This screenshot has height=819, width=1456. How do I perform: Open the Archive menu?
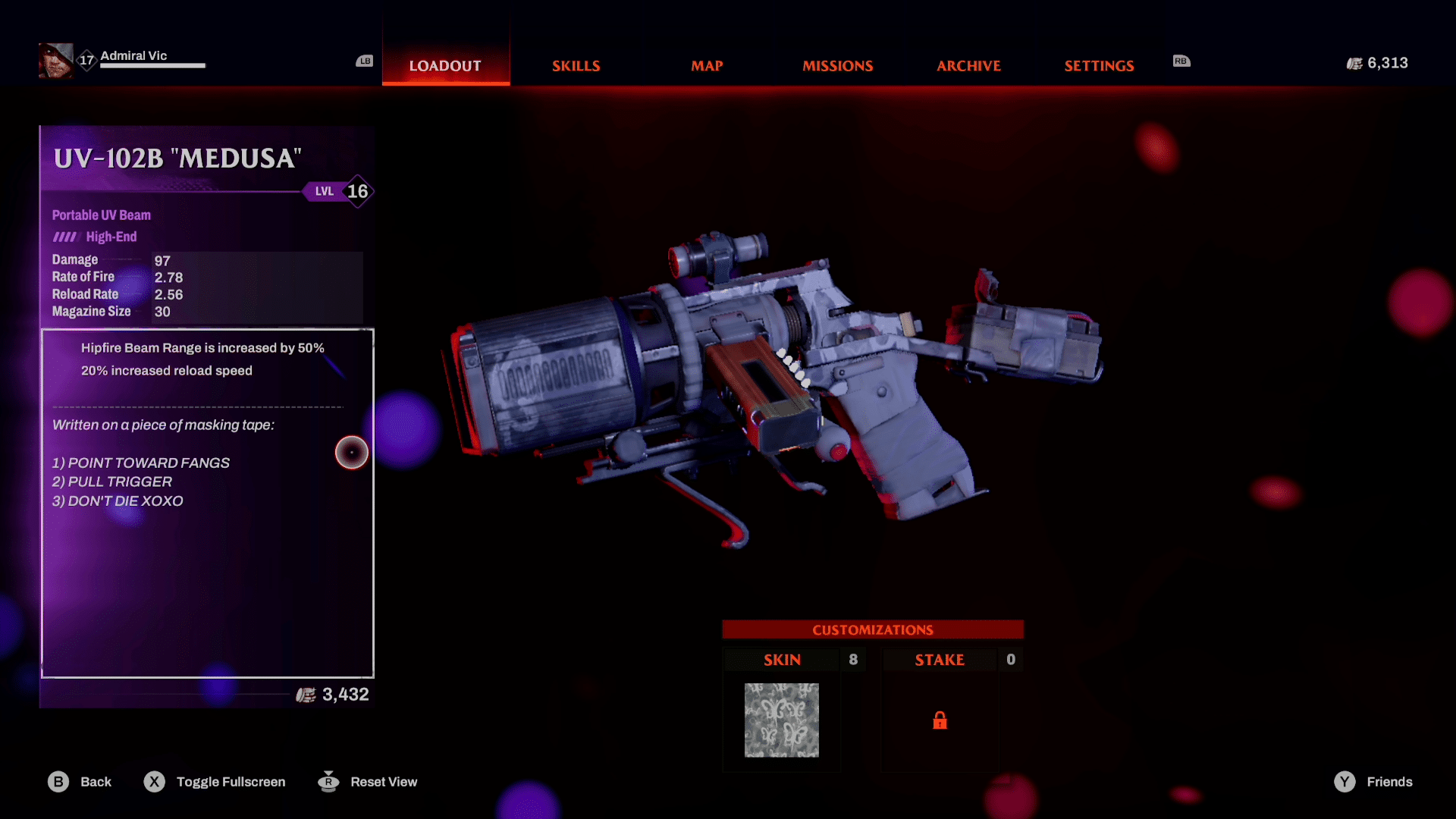coord(968,66)
